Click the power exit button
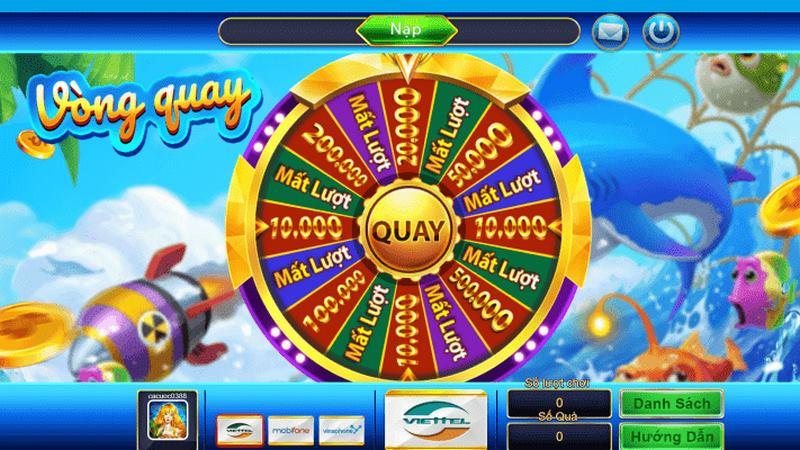Screen dimensions: 800x450 [x=659, y=32]
